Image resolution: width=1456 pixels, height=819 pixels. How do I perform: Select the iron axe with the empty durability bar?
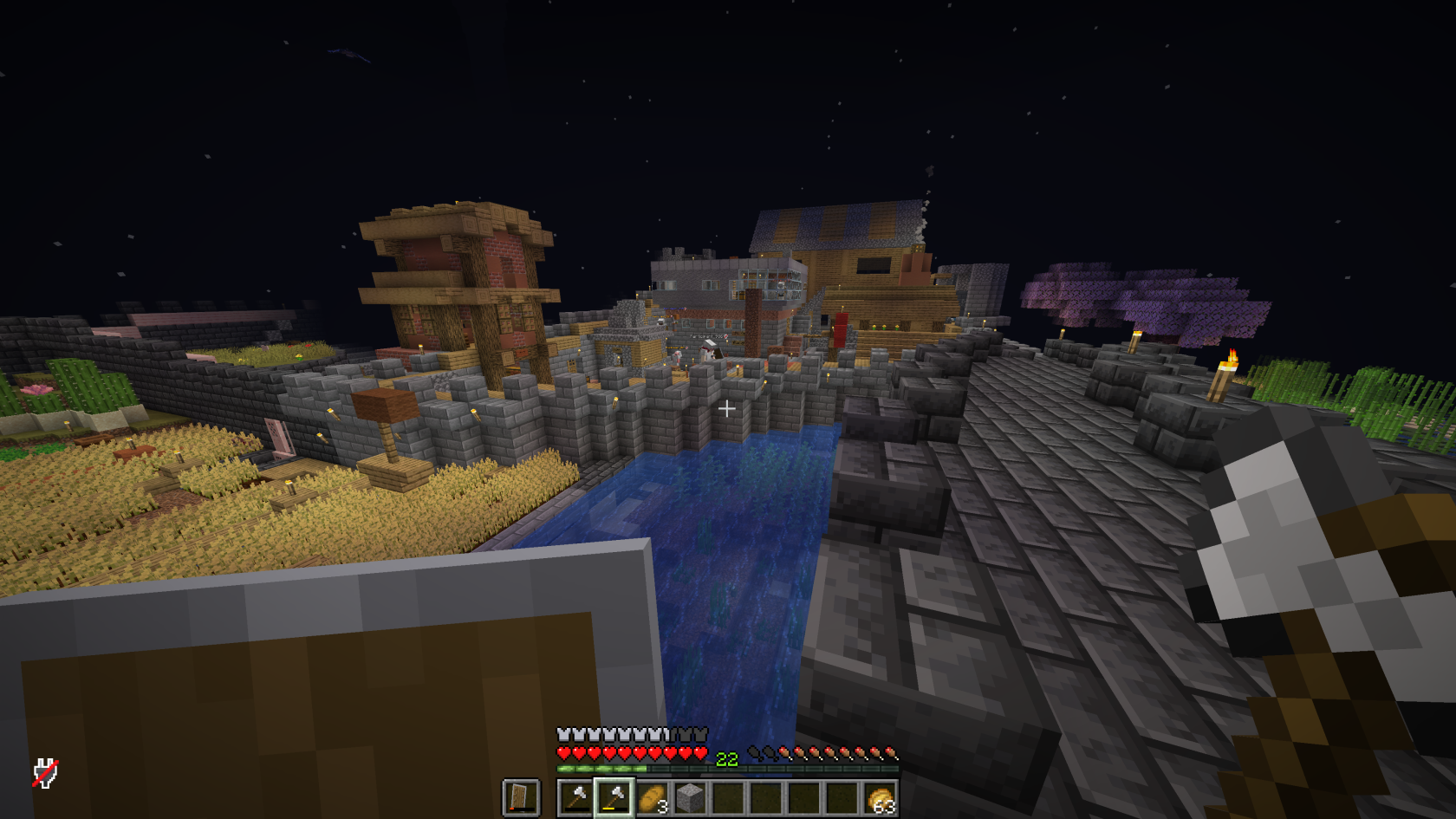pos(575,797)
